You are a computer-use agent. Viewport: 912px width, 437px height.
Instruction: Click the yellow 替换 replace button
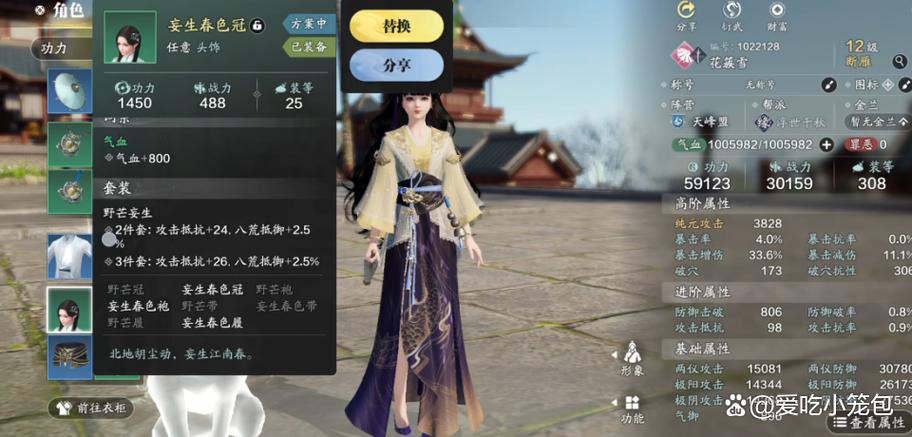click(x=396, y=25)
